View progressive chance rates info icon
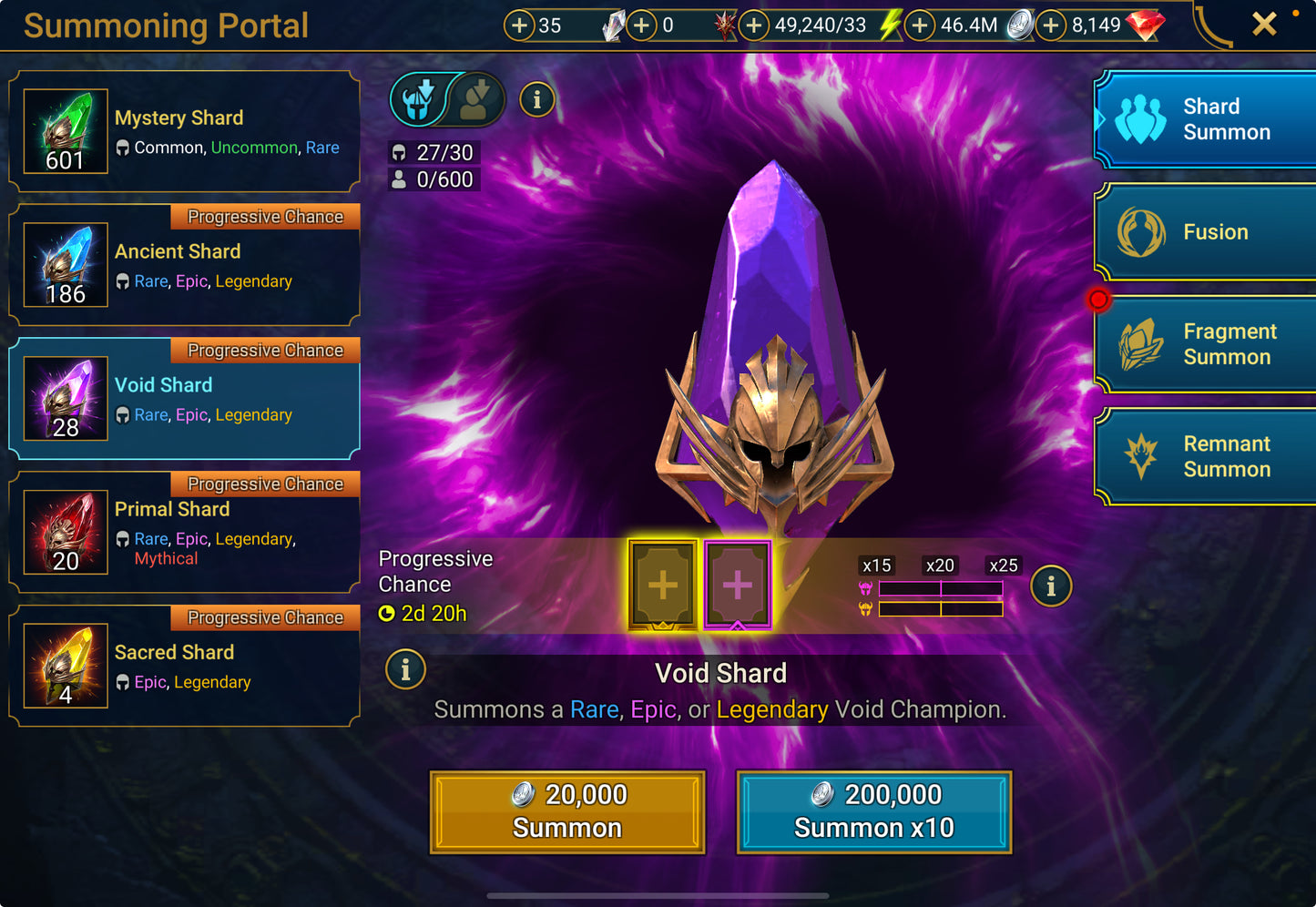Image resolution: width=1316 pixels, height=907 pixels. 1051,586
